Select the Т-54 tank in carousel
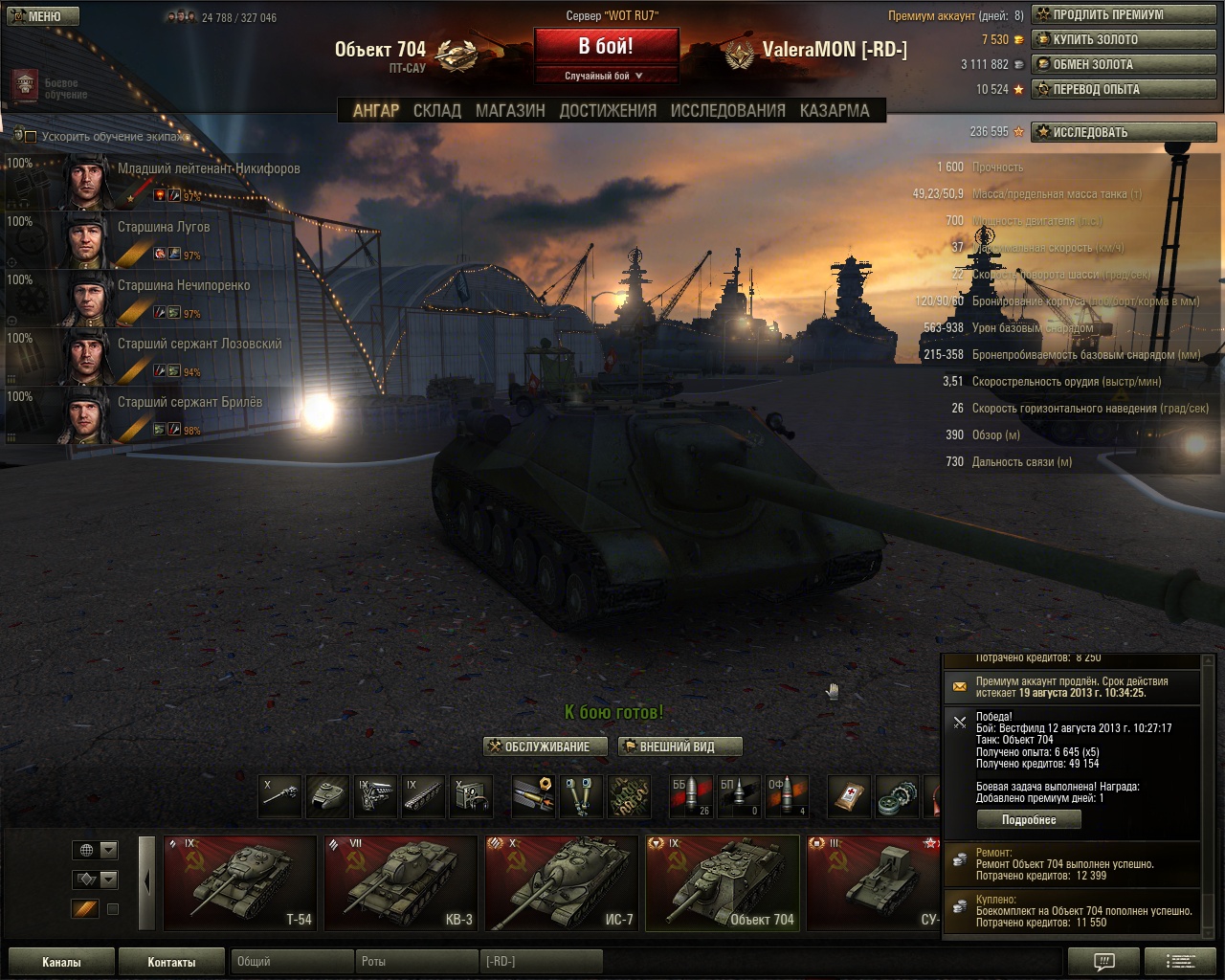The width and height of the screenshot is (1225, 980). coord(240,882)
